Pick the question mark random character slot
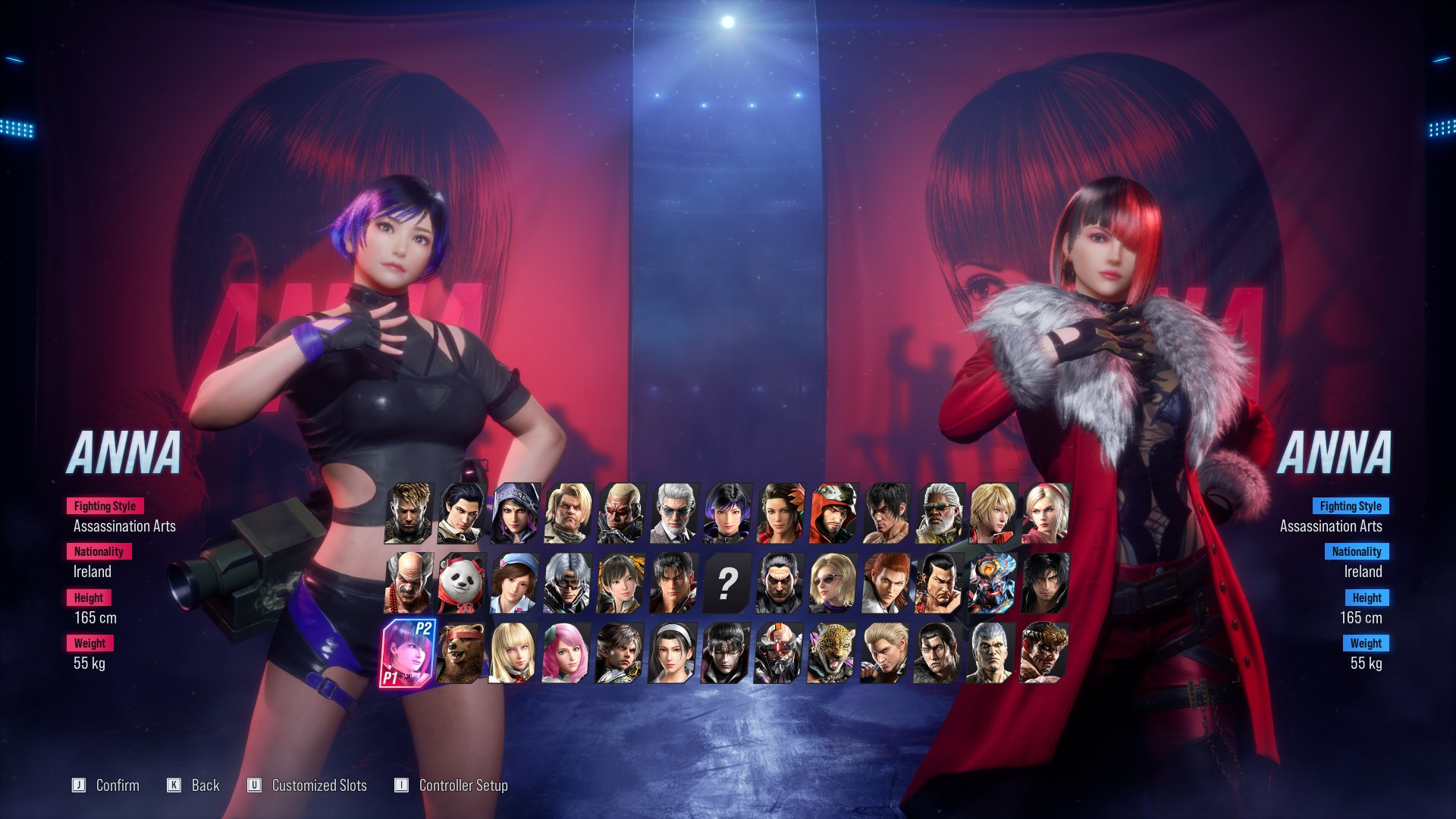1456x819 pixels. coord(728,582)
